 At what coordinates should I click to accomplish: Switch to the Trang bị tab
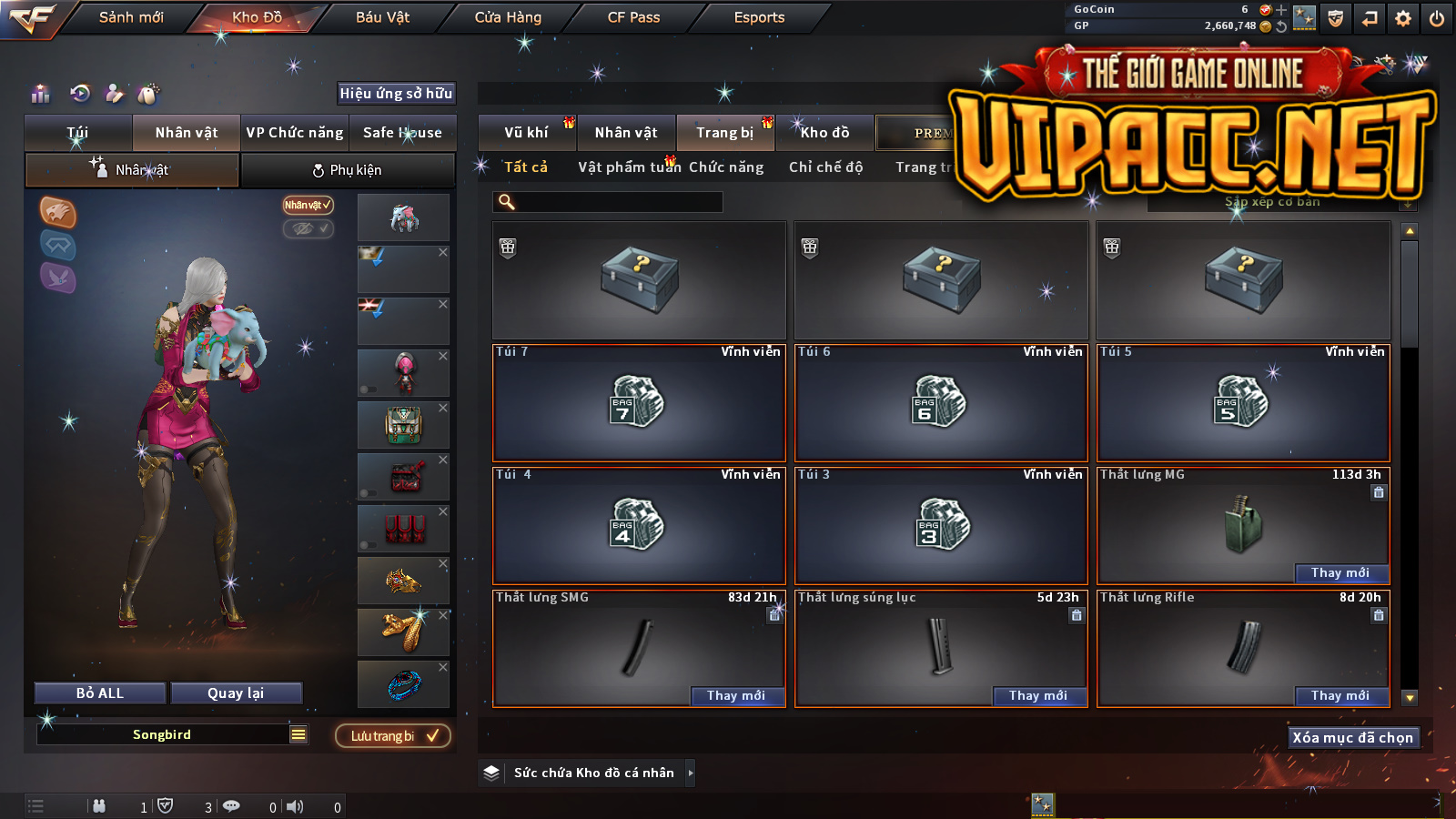click(724, 133)
